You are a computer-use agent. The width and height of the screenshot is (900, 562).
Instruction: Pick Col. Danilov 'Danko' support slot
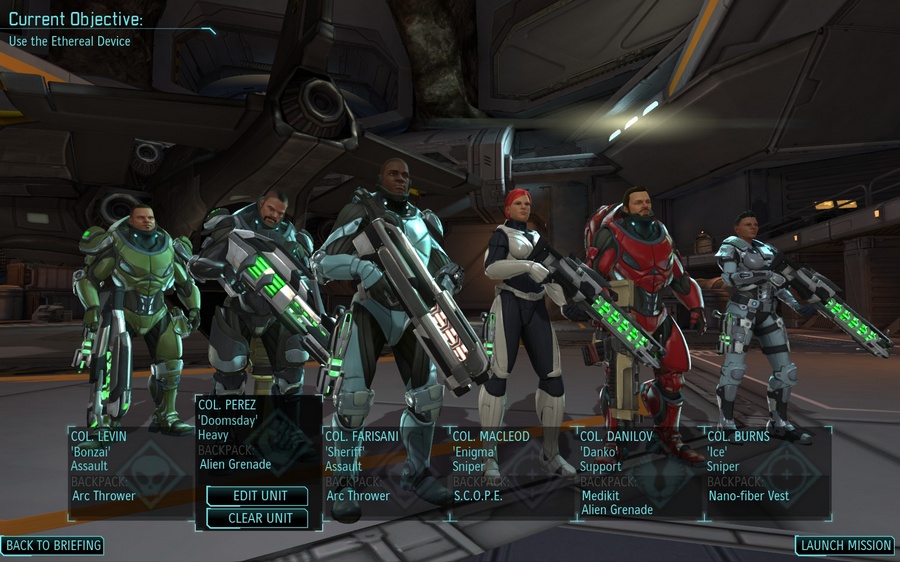pos(640,472)
